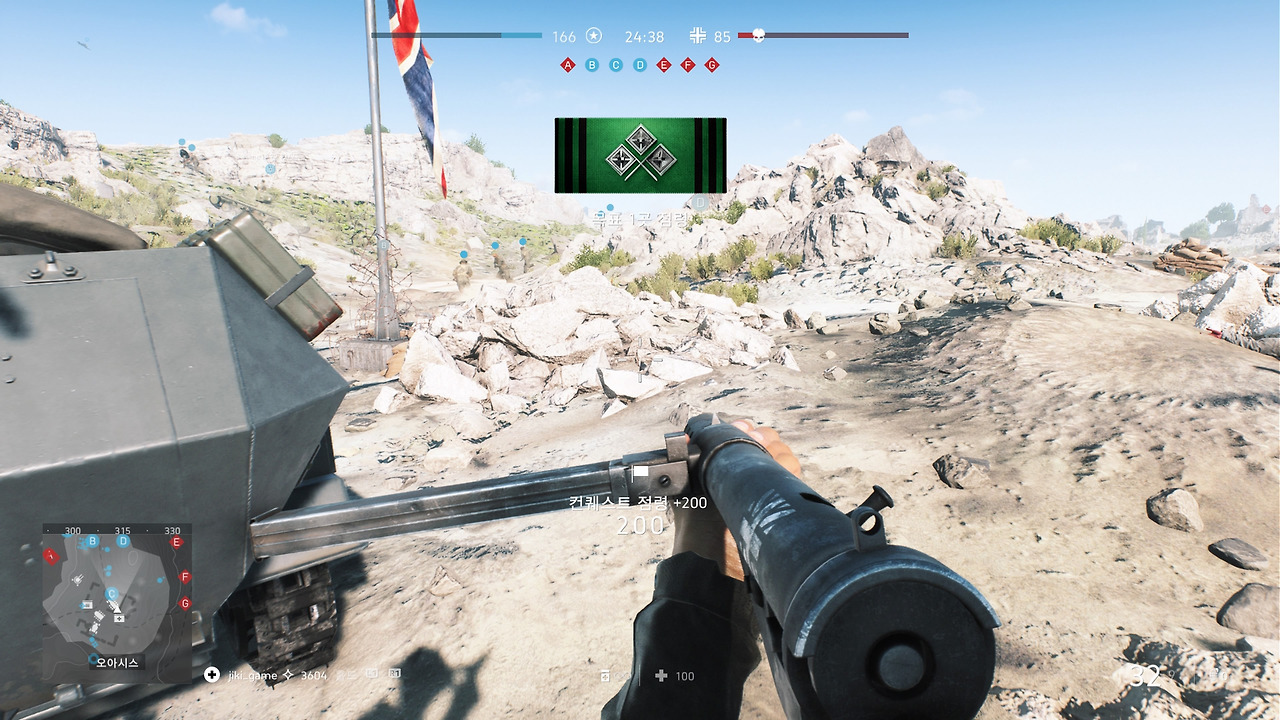Click objective G red diamond marker
Image resolution: width=1280 pixels, height=720 pixels.
[x=711, y=64]
